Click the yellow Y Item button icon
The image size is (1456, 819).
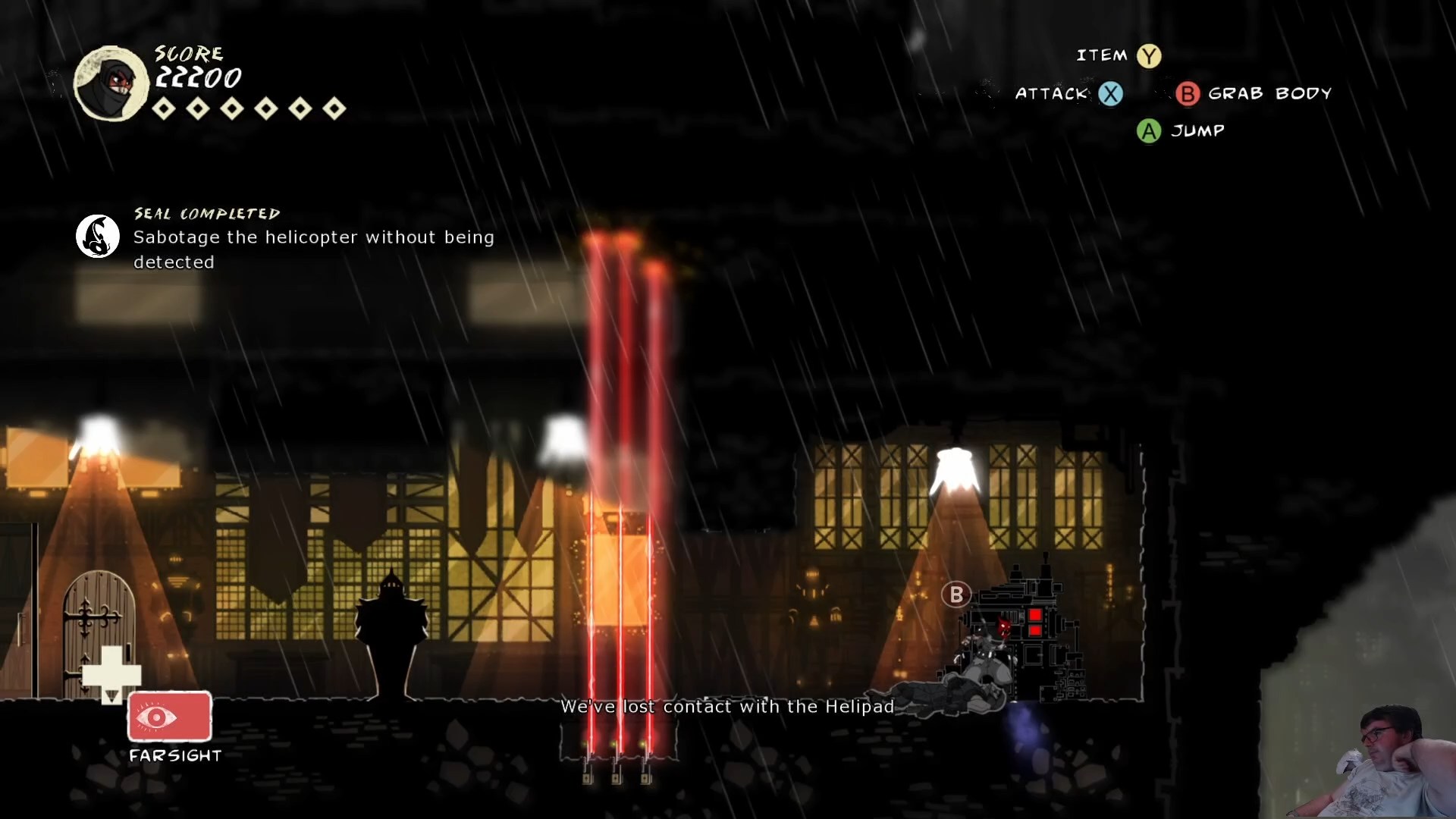1150,55
